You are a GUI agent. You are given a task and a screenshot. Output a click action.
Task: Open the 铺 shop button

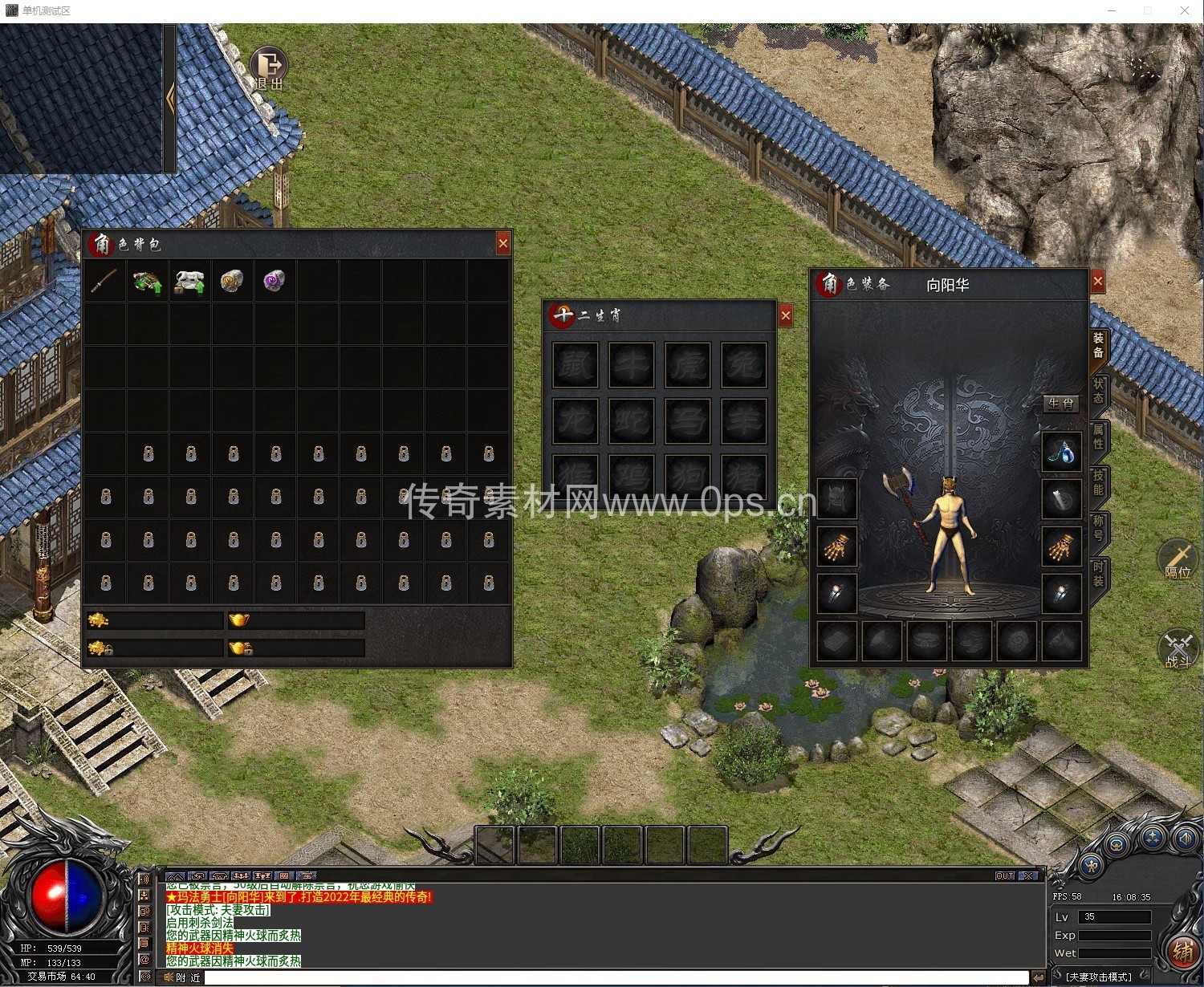(x=1182, y=952)
